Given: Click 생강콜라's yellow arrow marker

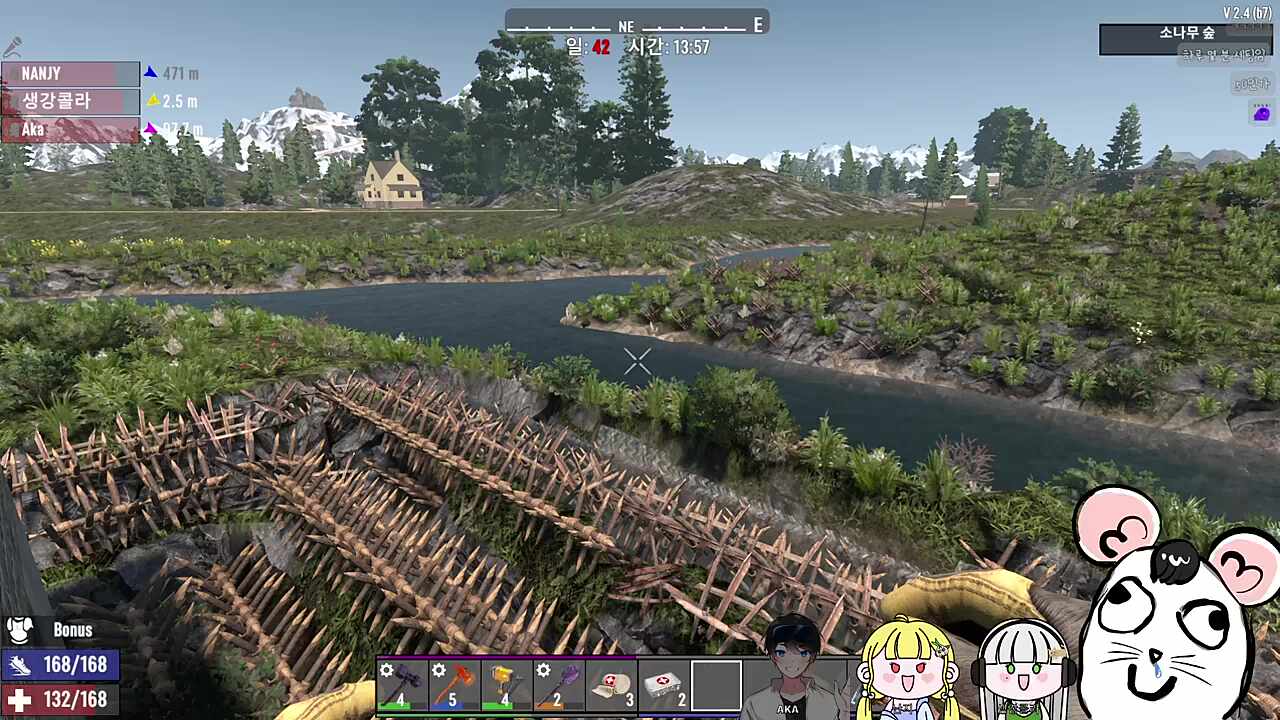Looking at the screenshot, I should [x=154, y=100].
